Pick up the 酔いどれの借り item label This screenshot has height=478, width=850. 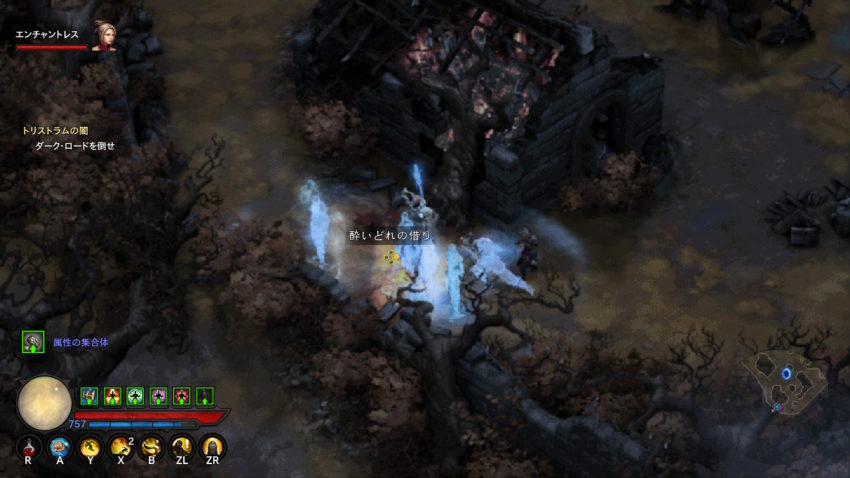point(390,236)
